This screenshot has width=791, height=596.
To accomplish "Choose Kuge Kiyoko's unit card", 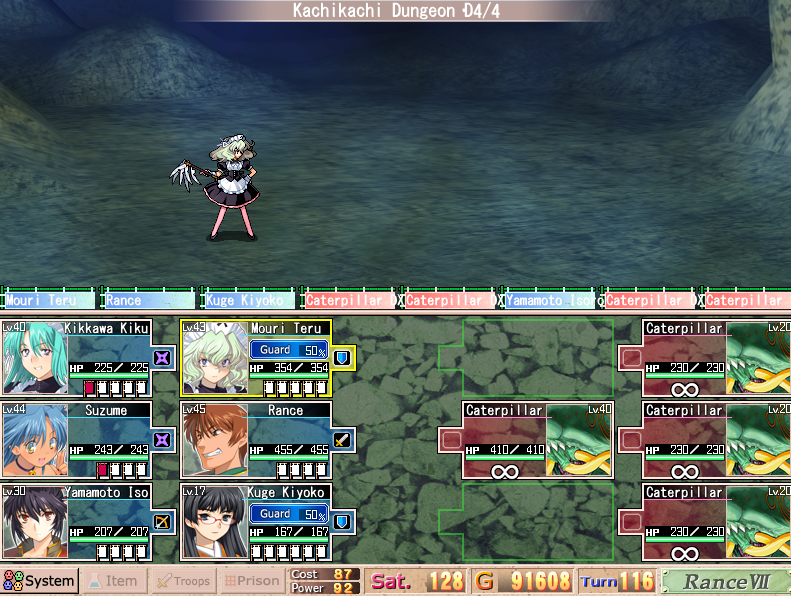I will click(255, 521).
